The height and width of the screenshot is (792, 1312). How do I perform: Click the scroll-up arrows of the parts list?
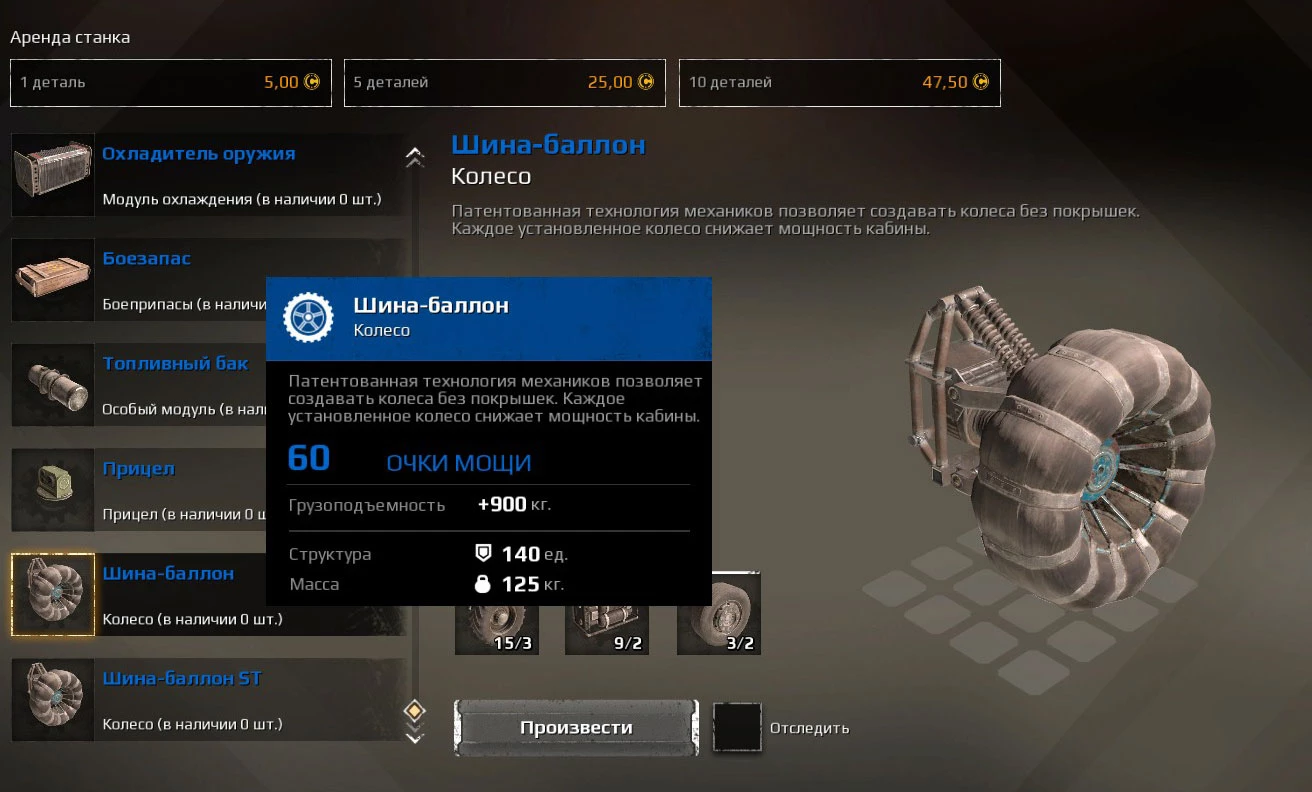click(414, 157)
